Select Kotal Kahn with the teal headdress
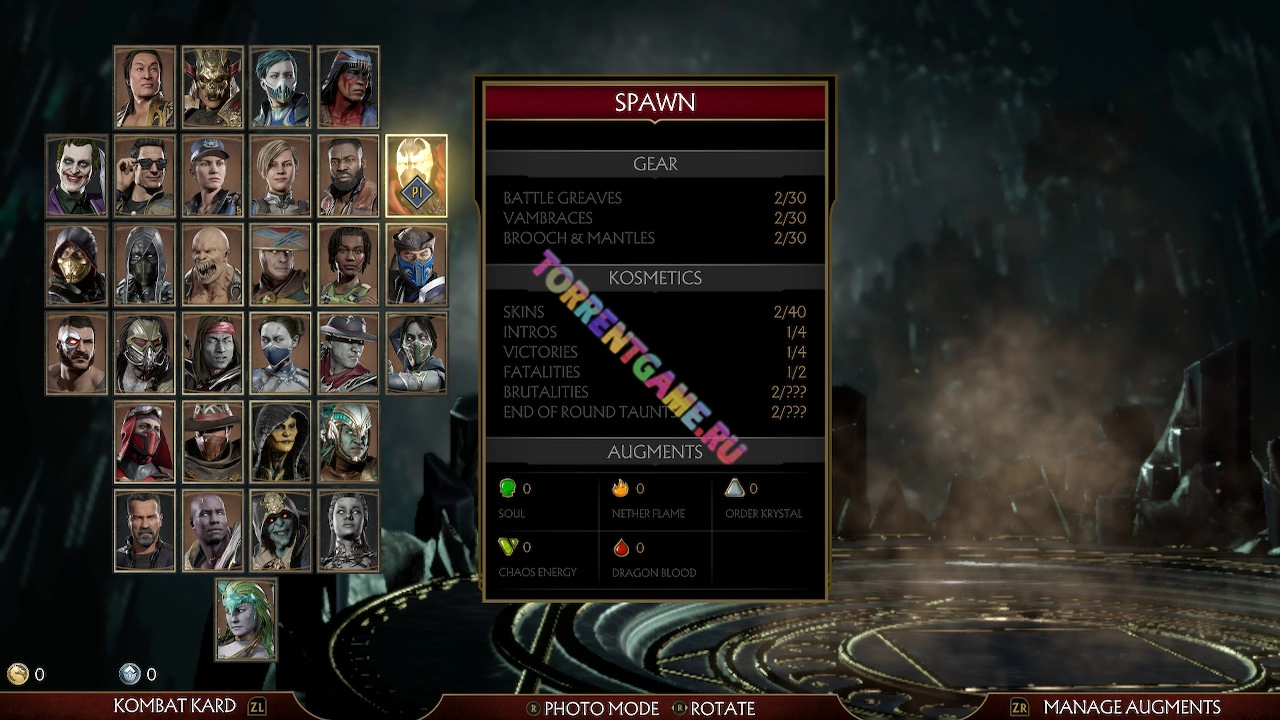1280x720 pixels. click(x=348, y=441)
